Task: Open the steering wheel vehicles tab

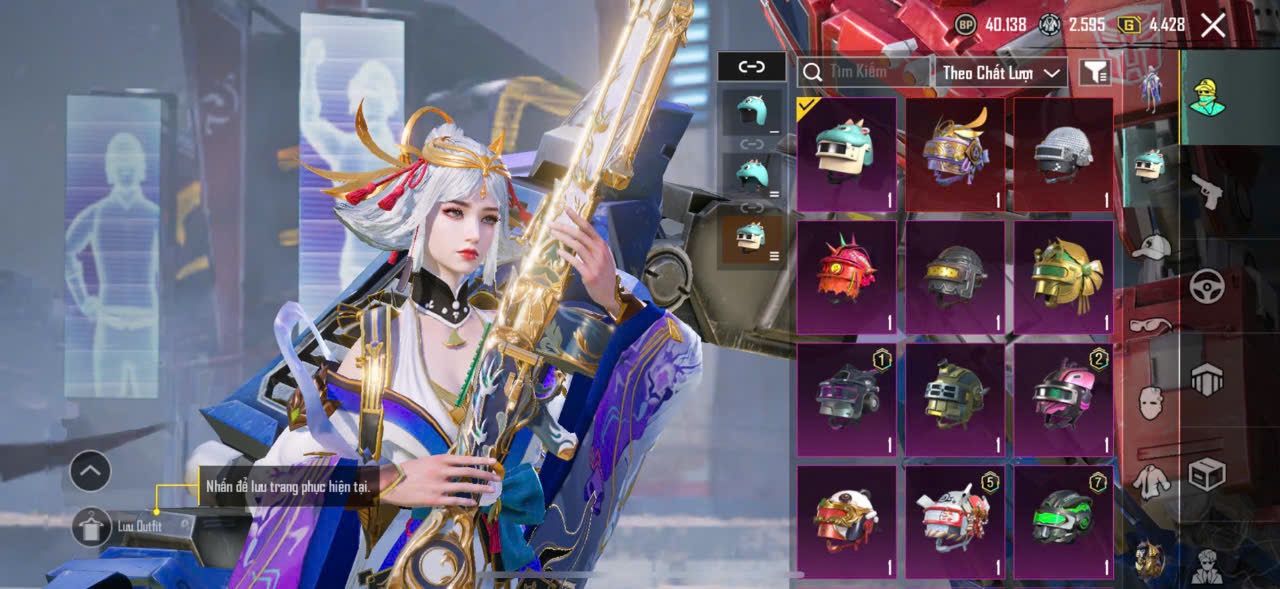Action: click(1207, 286)
